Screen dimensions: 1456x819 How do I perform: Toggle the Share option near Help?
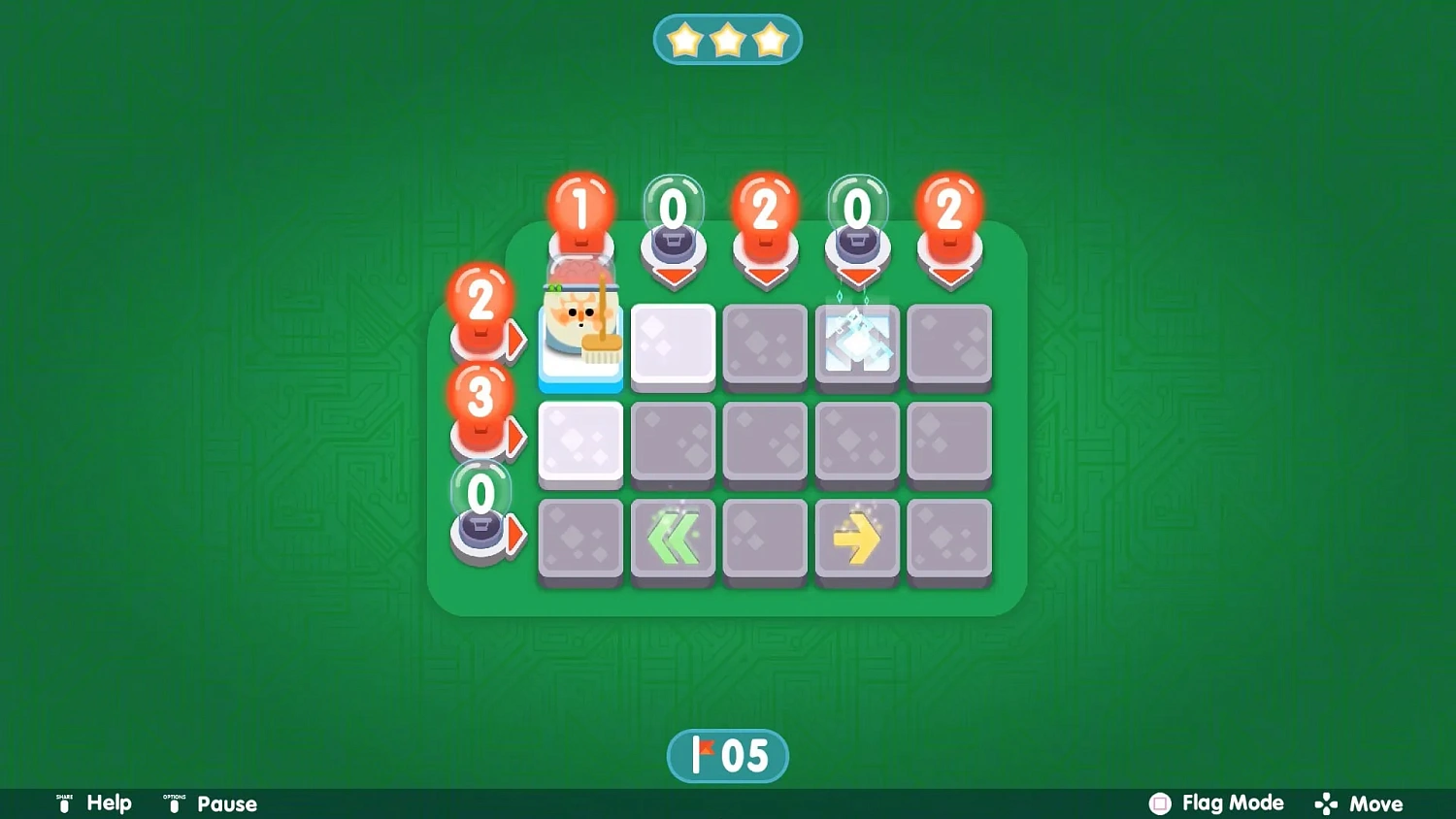coord(64,803)
